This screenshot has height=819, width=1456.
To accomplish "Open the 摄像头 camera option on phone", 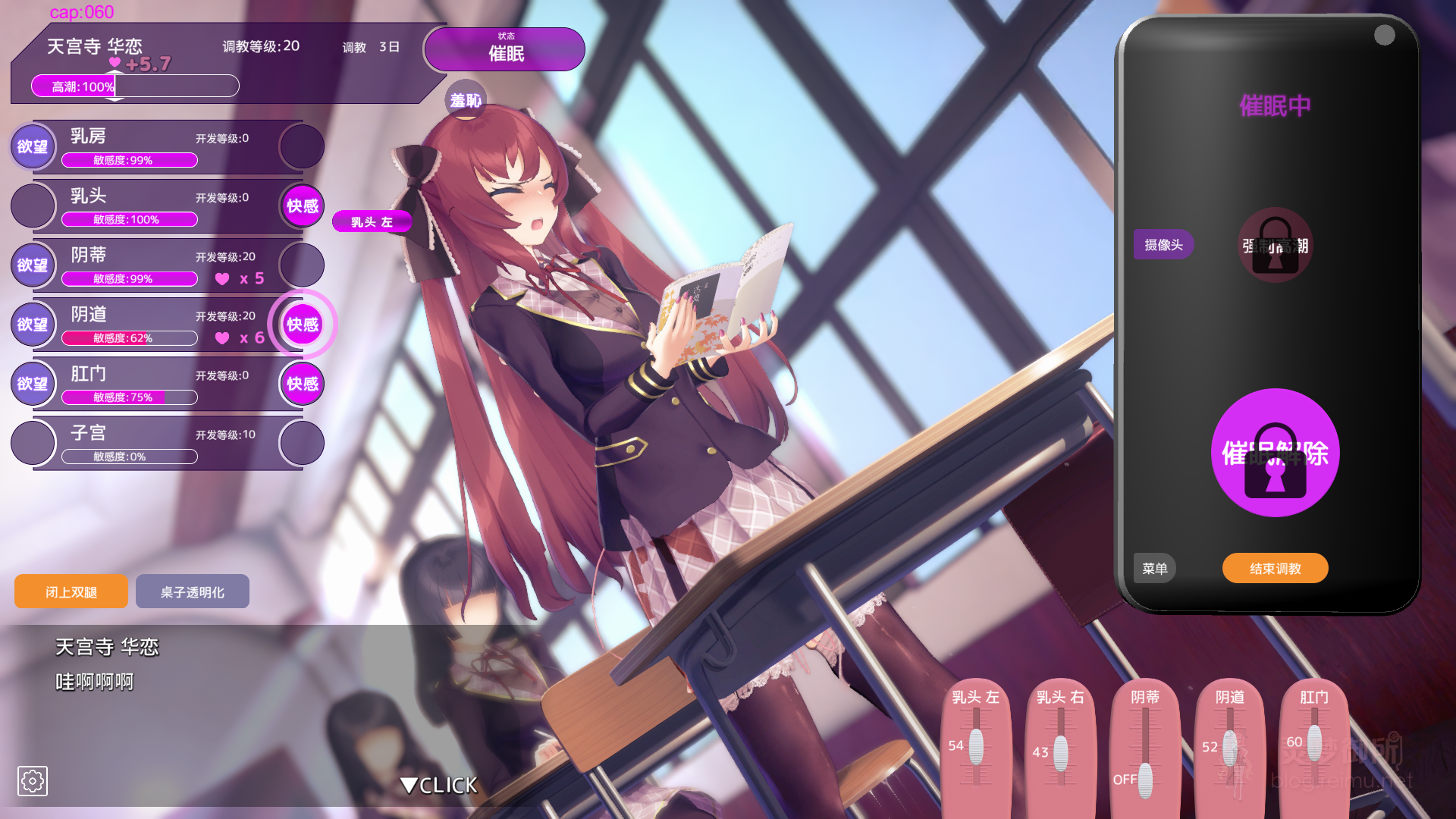I will pyautogui.click(x=1163, y=244).
